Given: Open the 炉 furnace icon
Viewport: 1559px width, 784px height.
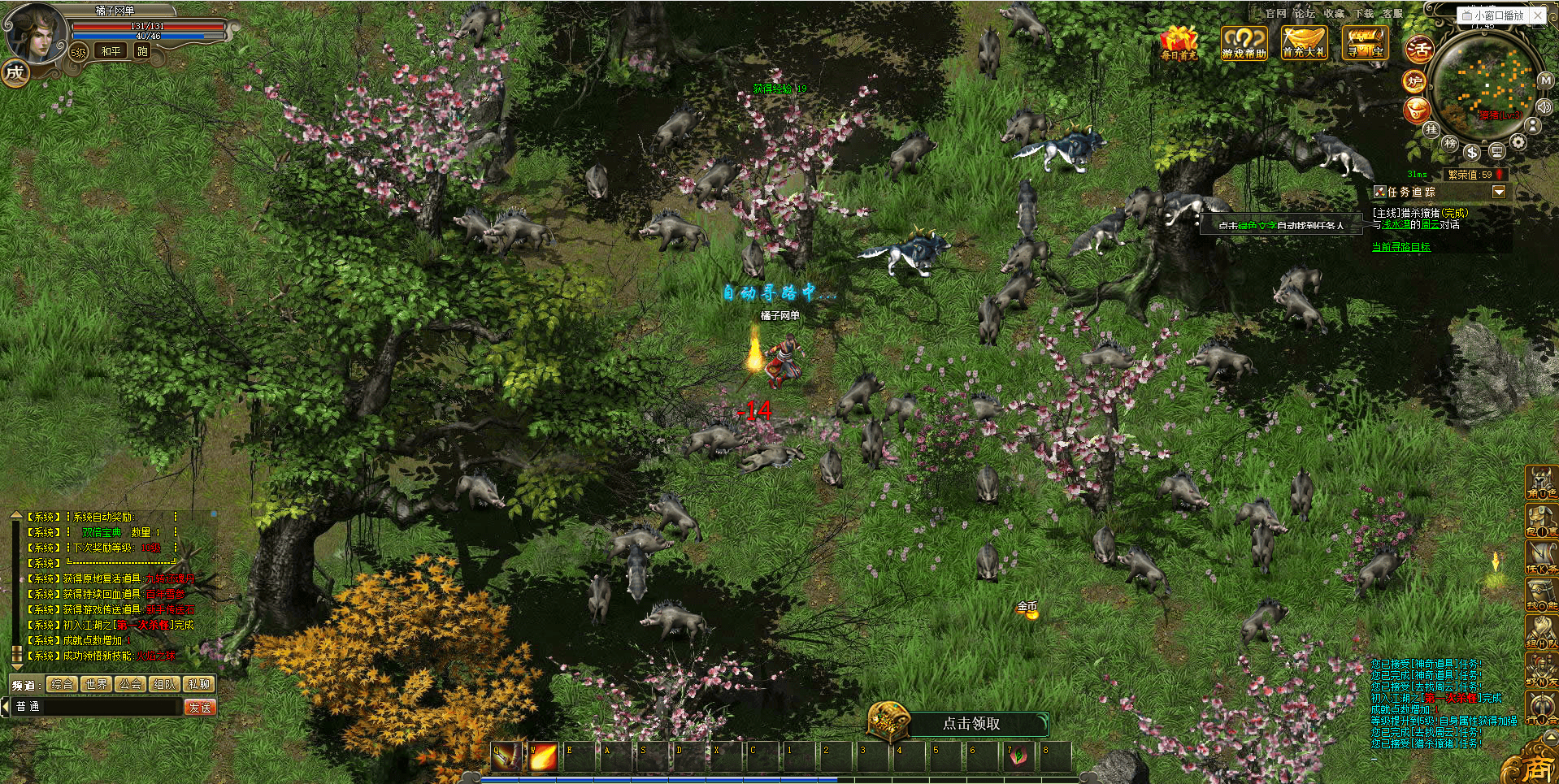Looking at the screenshot, I should [1414, 81].
